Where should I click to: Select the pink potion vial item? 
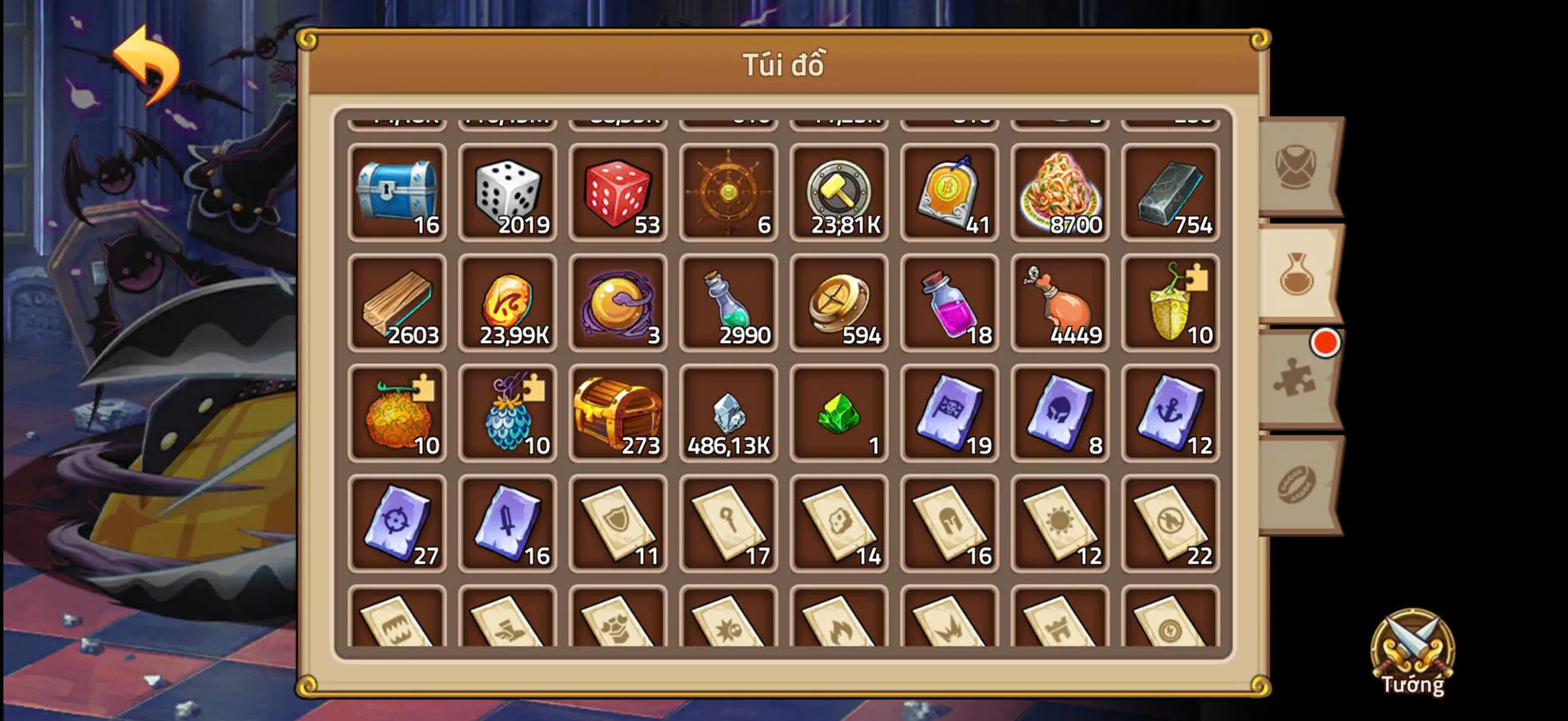click(x=950, y=303)
